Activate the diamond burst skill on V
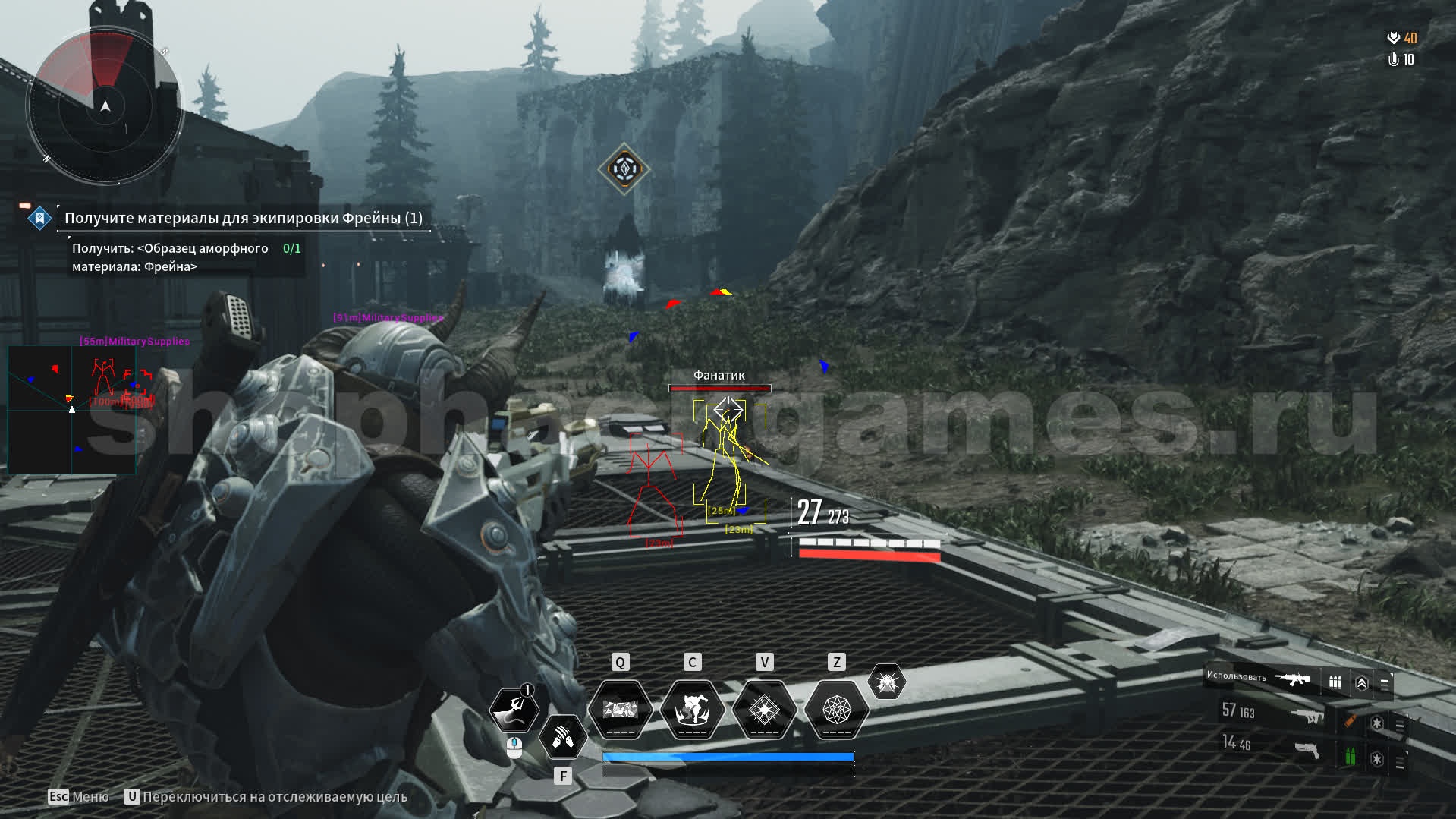1456x819 pixels. pos(764,710)
